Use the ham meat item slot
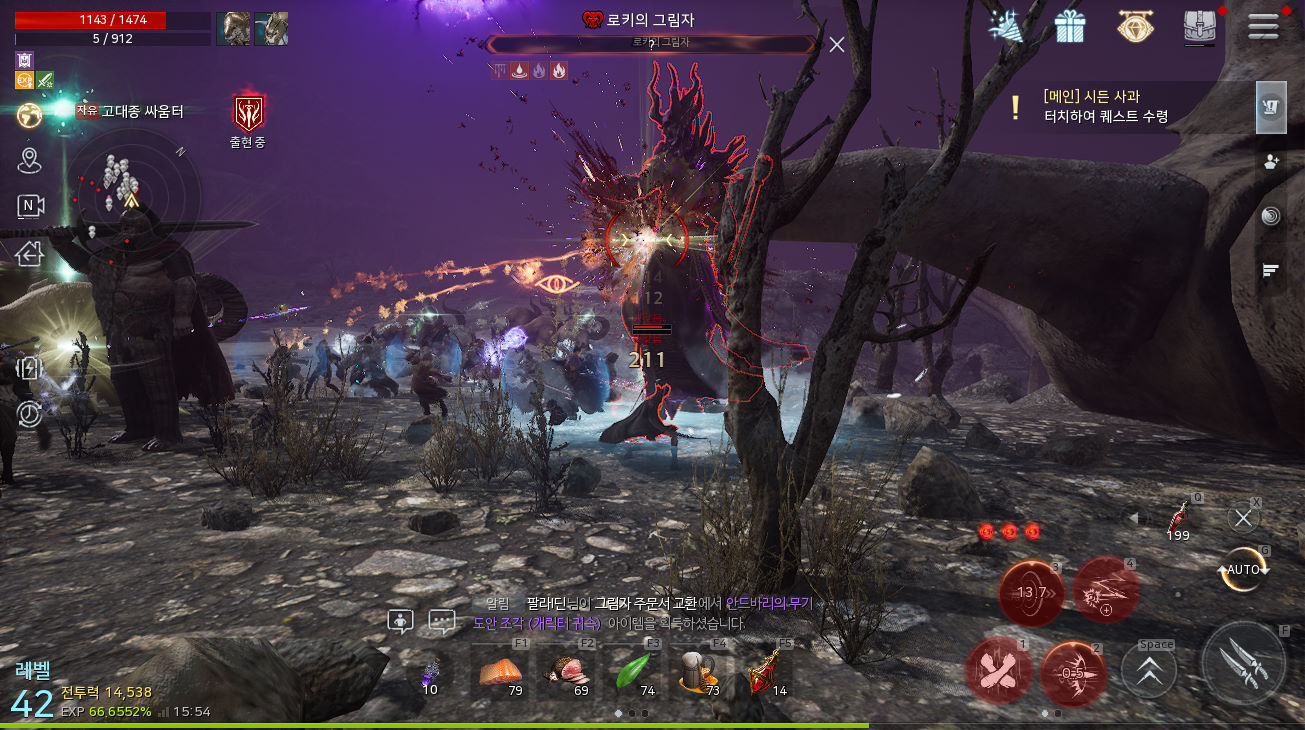This screenshot has height=730, width=1305. point(567,672)
